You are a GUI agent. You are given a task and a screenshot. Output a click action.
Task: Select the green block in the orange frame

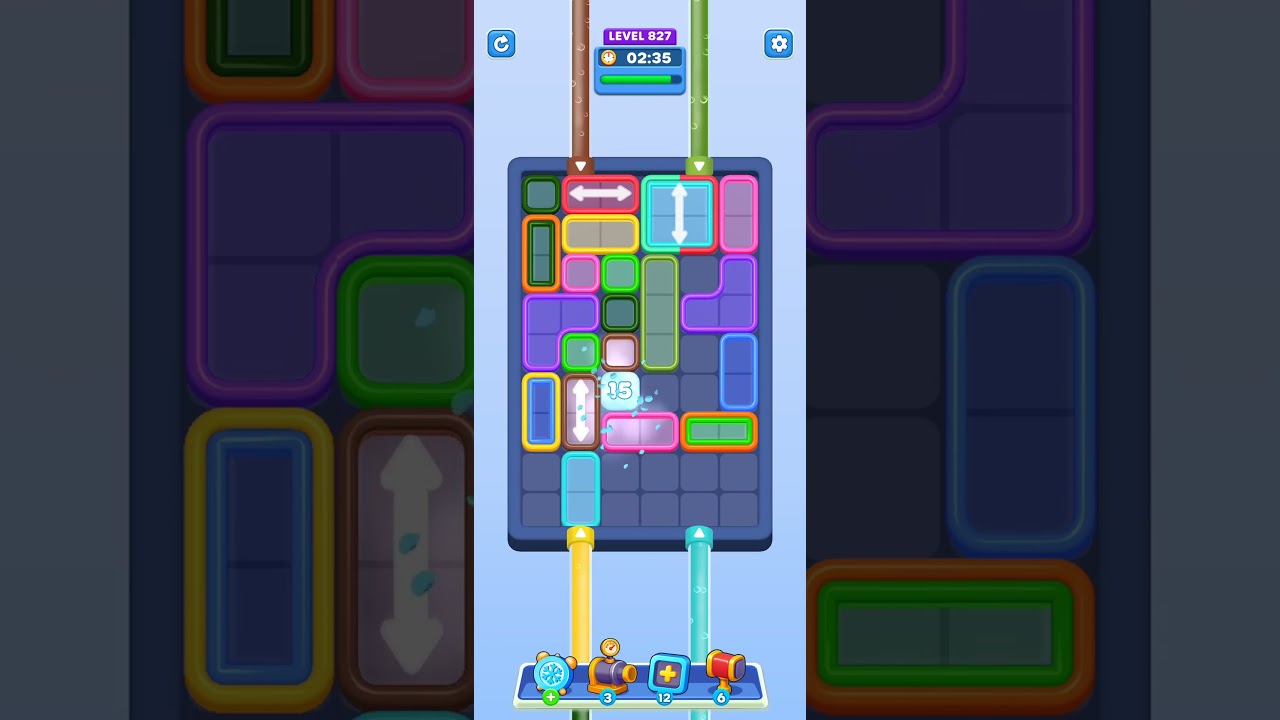click(719, 432)
